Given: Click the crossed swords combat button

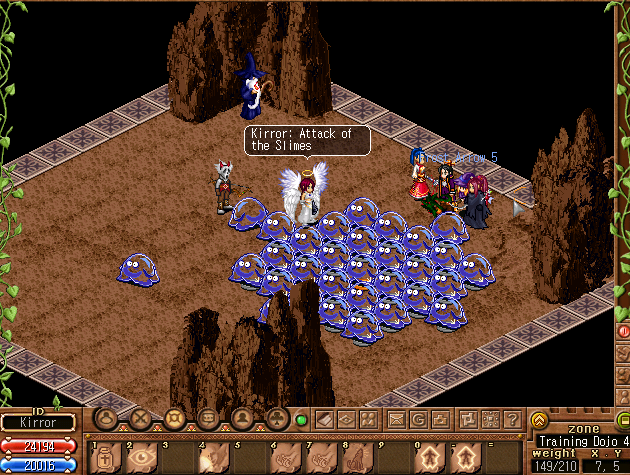Looking at the screenshot, I should pyautogui.click(x=141, y=418).
